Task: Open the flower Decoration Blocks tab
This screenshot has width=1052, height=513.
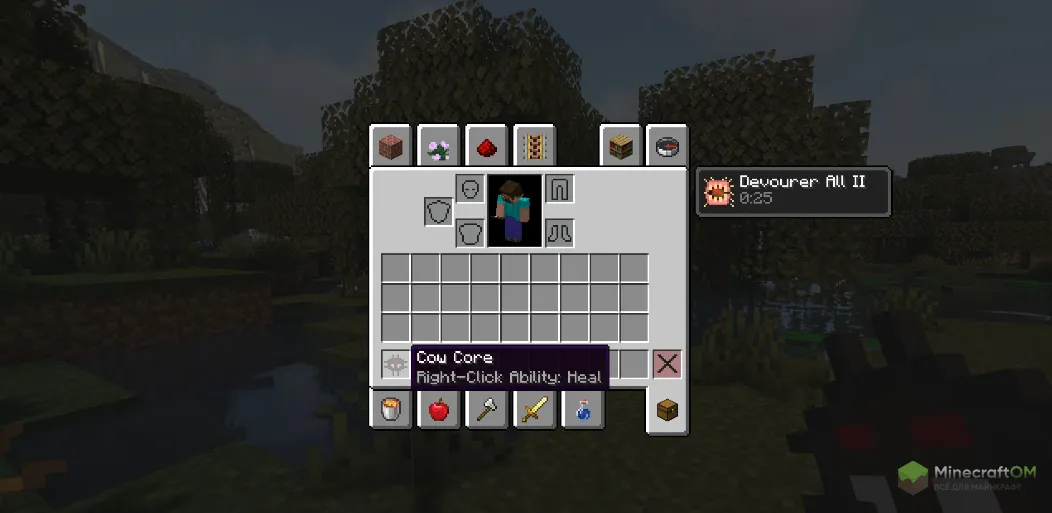Action: tap(438, 147)
